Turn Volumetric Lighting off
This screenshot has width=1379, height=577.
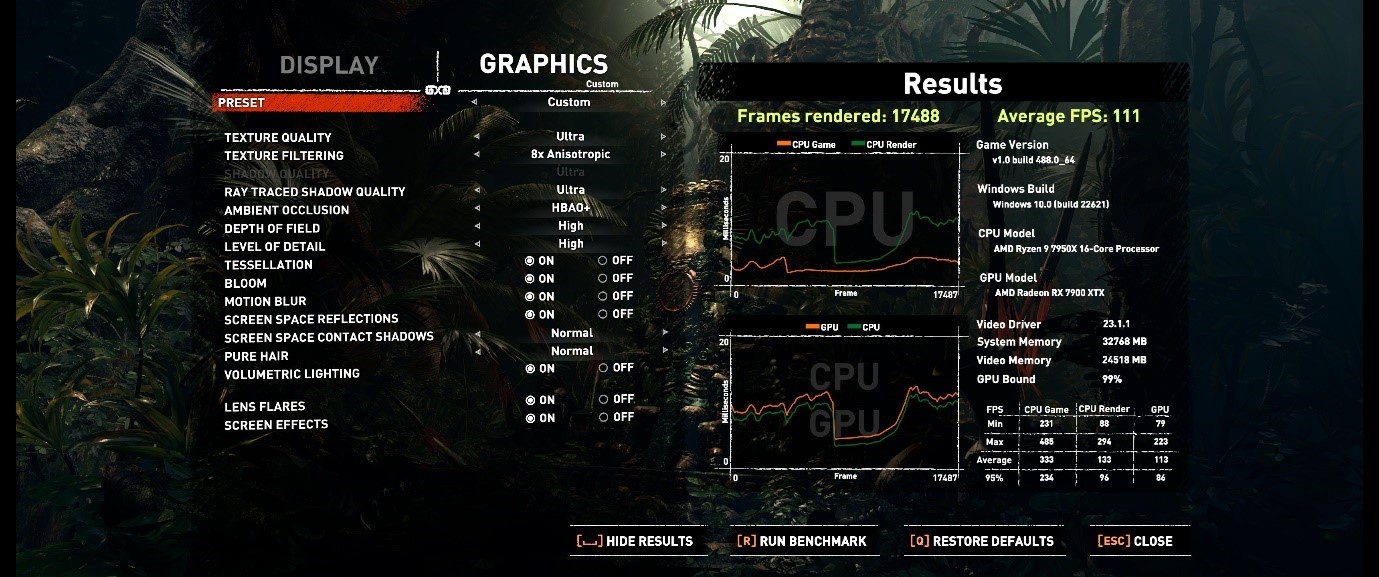pyautogui.click(x=603, y=368)
